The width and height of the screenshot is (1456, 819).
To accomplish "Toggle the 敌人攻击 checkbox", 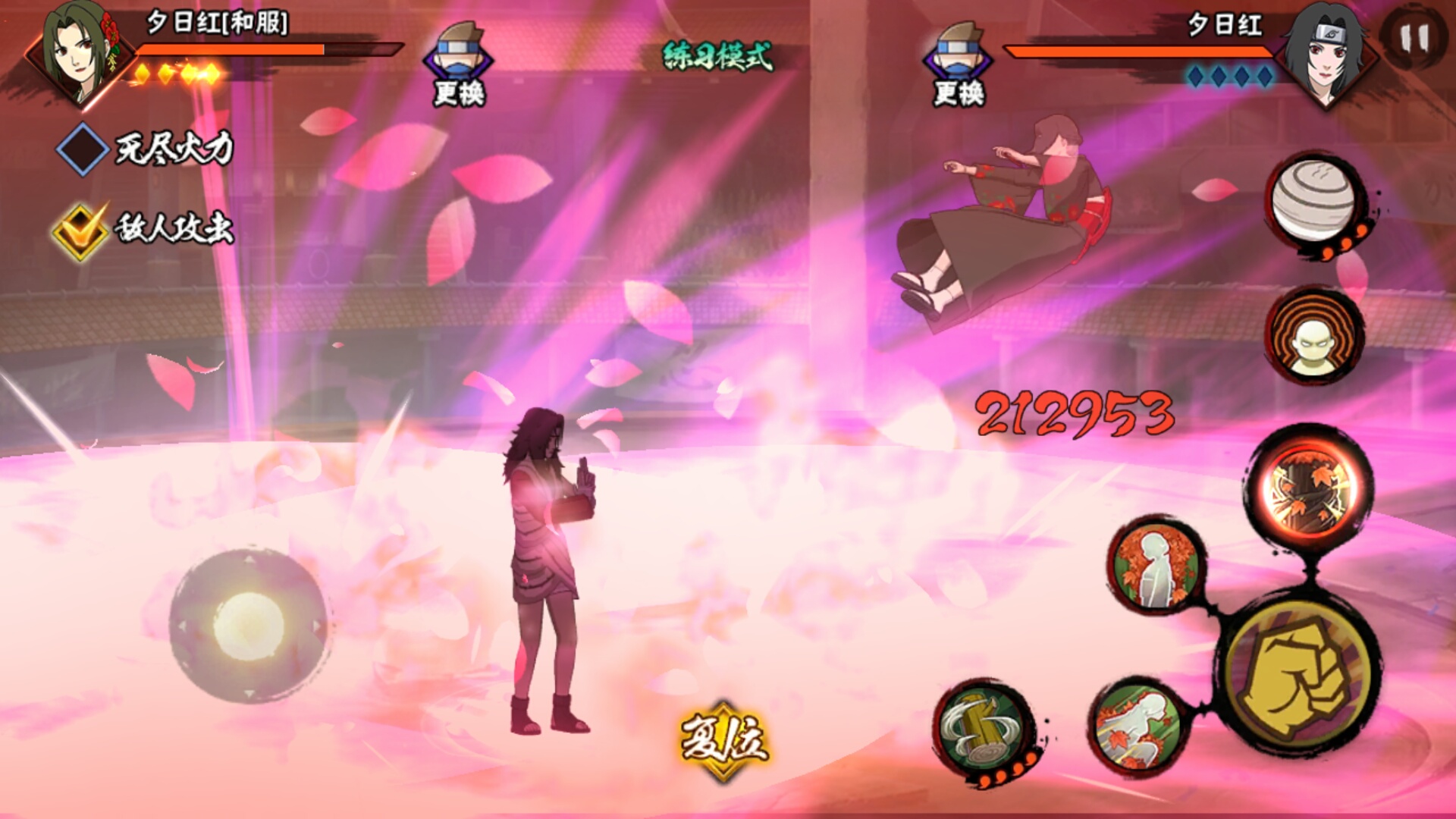I will tap(80, 231).
